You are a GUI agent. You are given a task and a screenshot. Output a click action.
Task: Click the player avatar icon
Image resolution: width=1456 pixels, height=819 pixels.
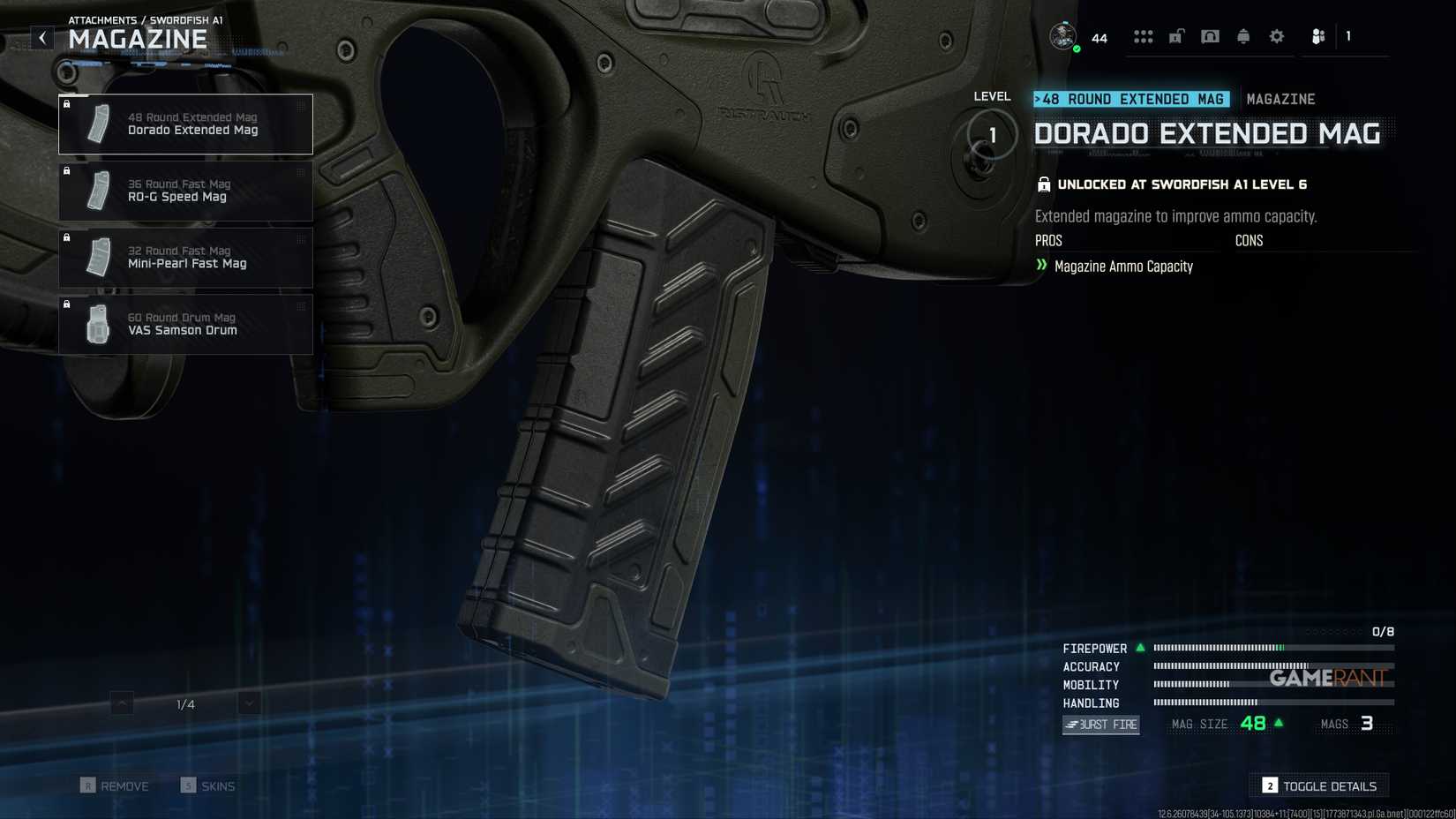coord(1062,36)
